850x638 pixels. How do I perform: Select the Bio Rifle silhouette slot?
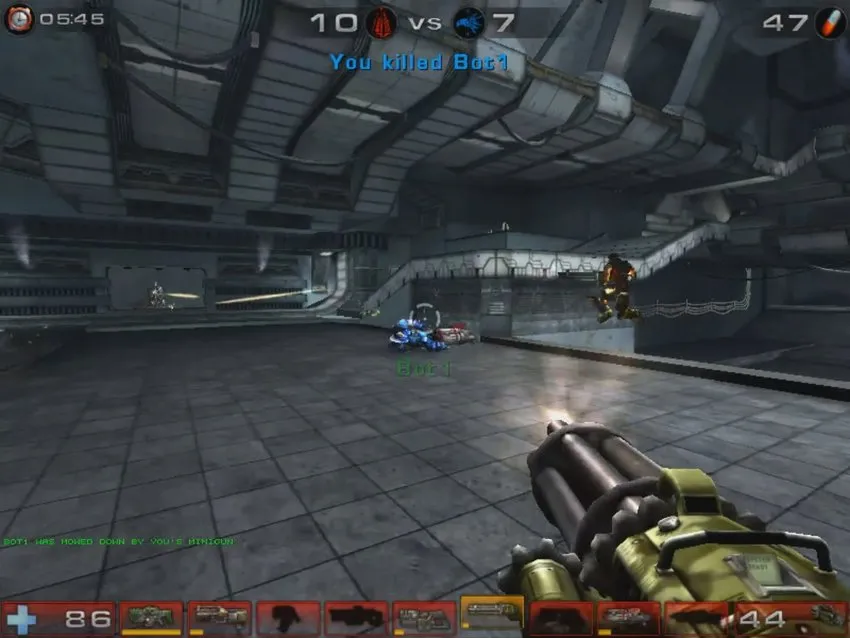tap(287, 618)
